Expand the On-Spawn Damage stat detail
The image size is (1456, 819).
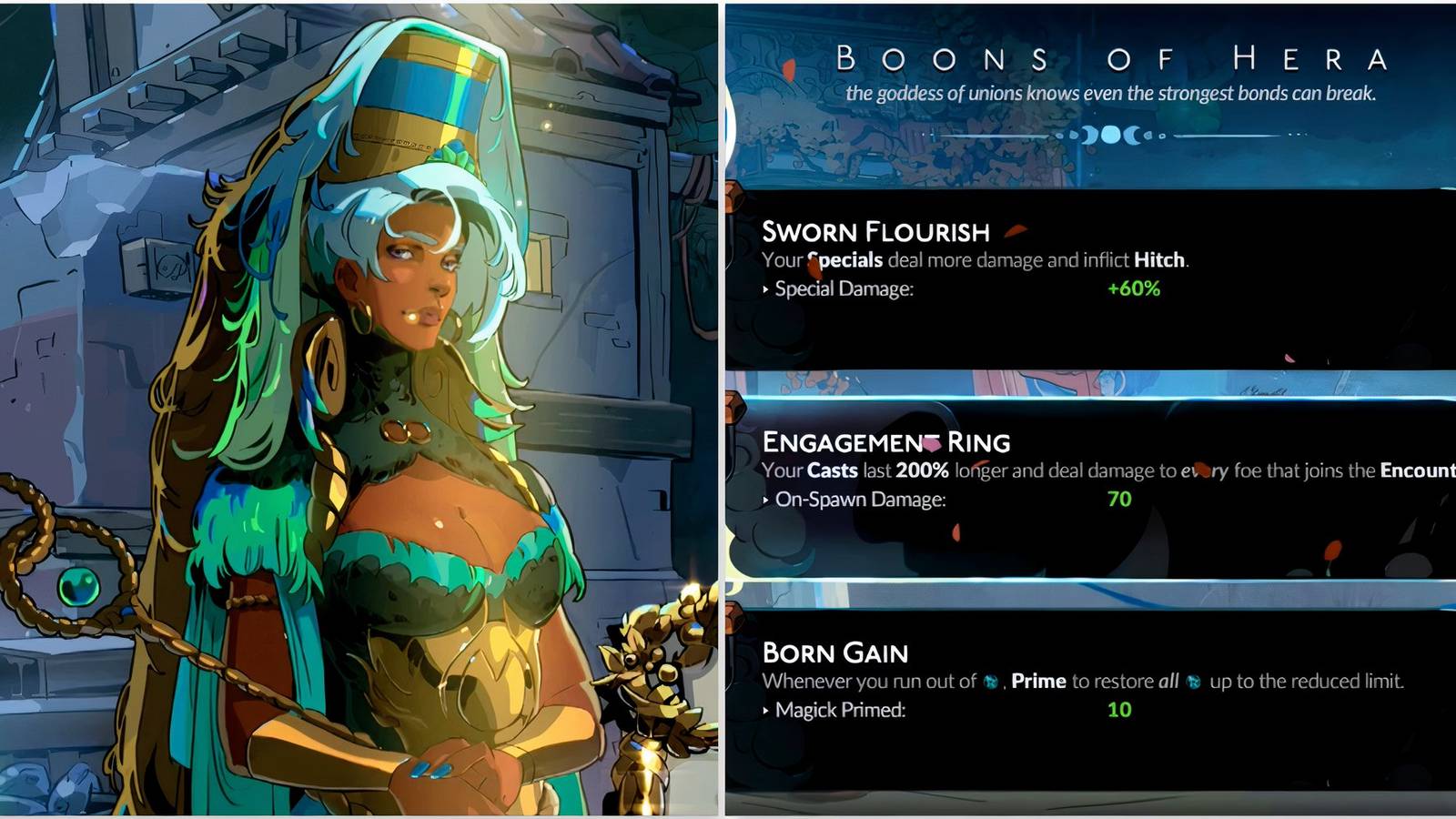click(828, 500)
